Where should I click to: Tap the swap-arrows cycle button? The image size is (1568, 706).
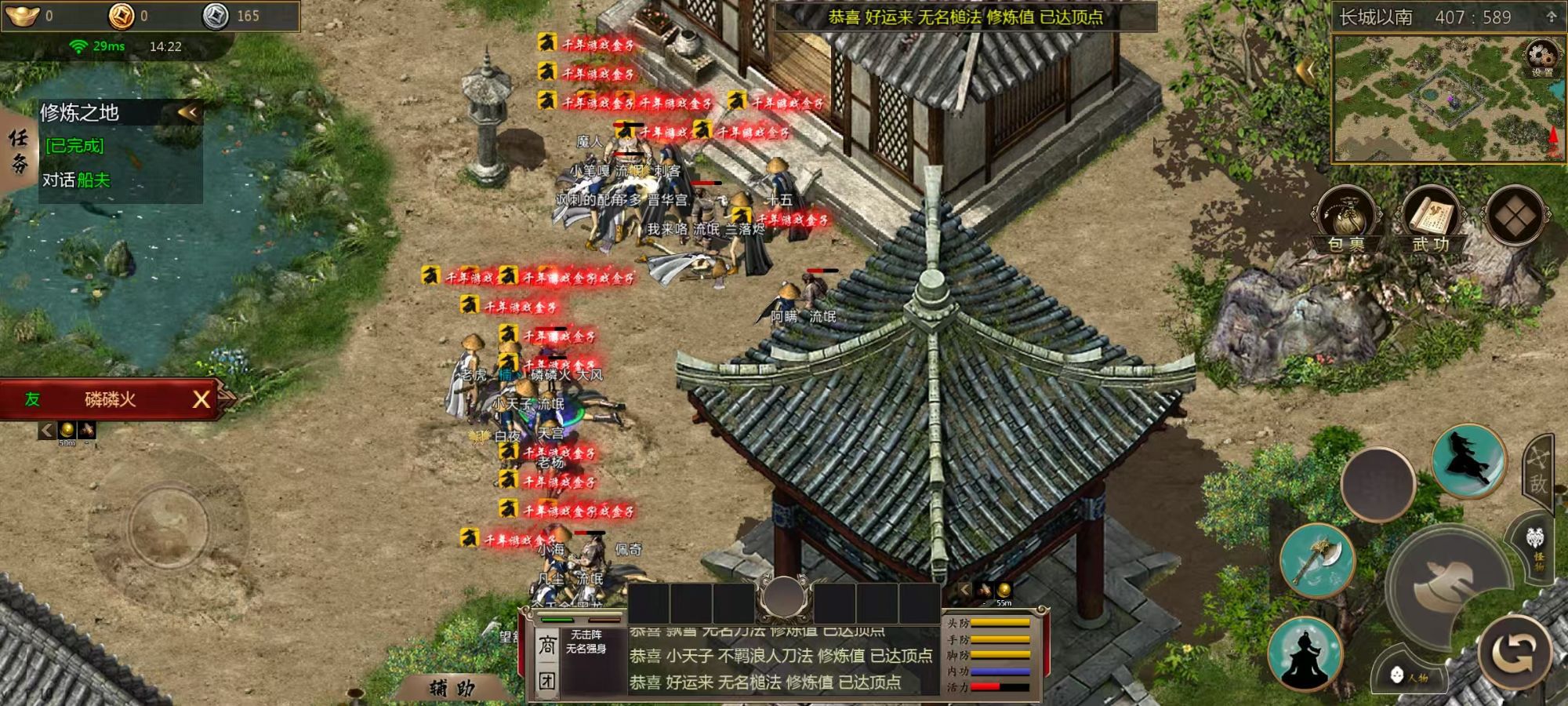1515,650
